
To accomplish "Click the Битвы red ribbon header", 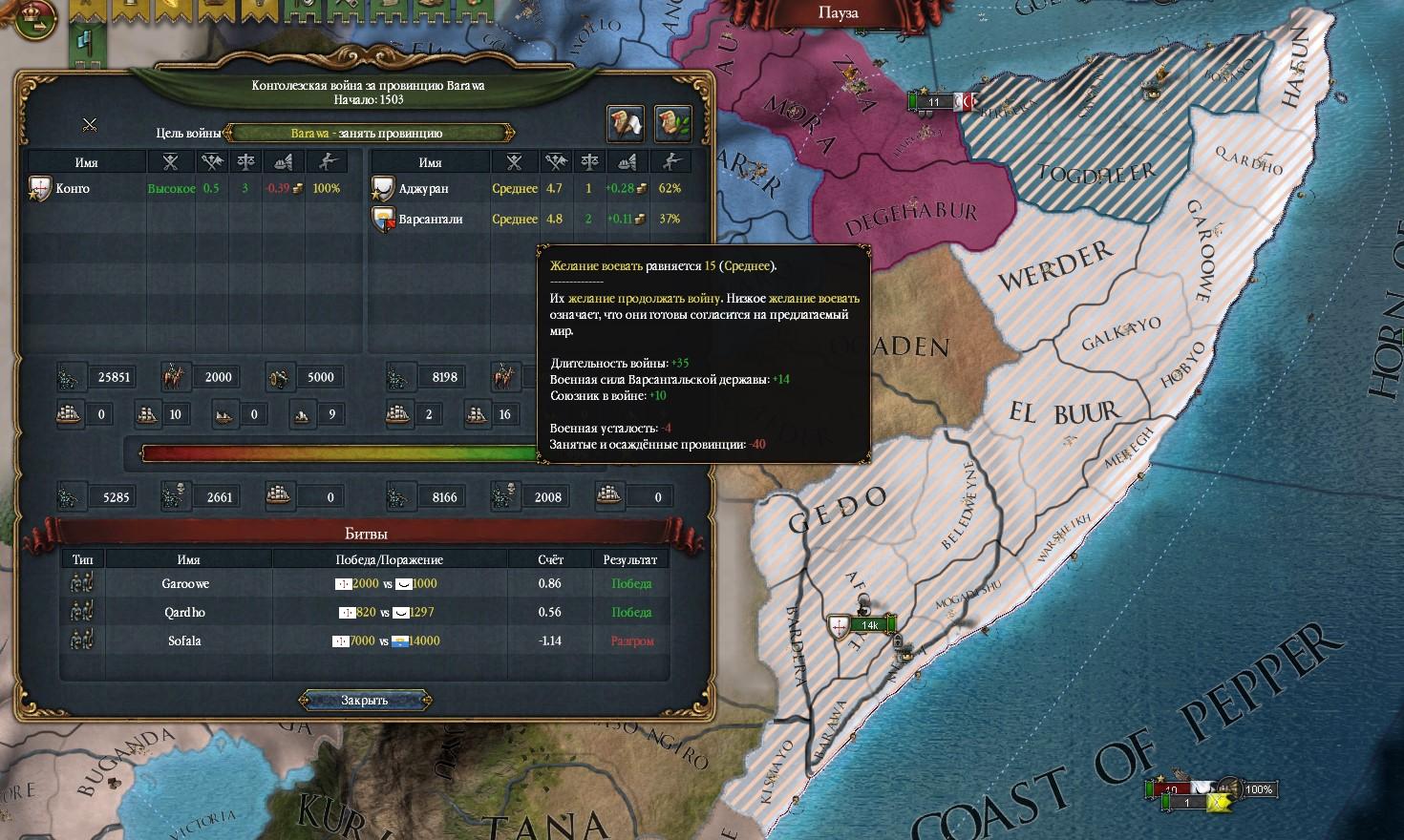I will (365, 534).
